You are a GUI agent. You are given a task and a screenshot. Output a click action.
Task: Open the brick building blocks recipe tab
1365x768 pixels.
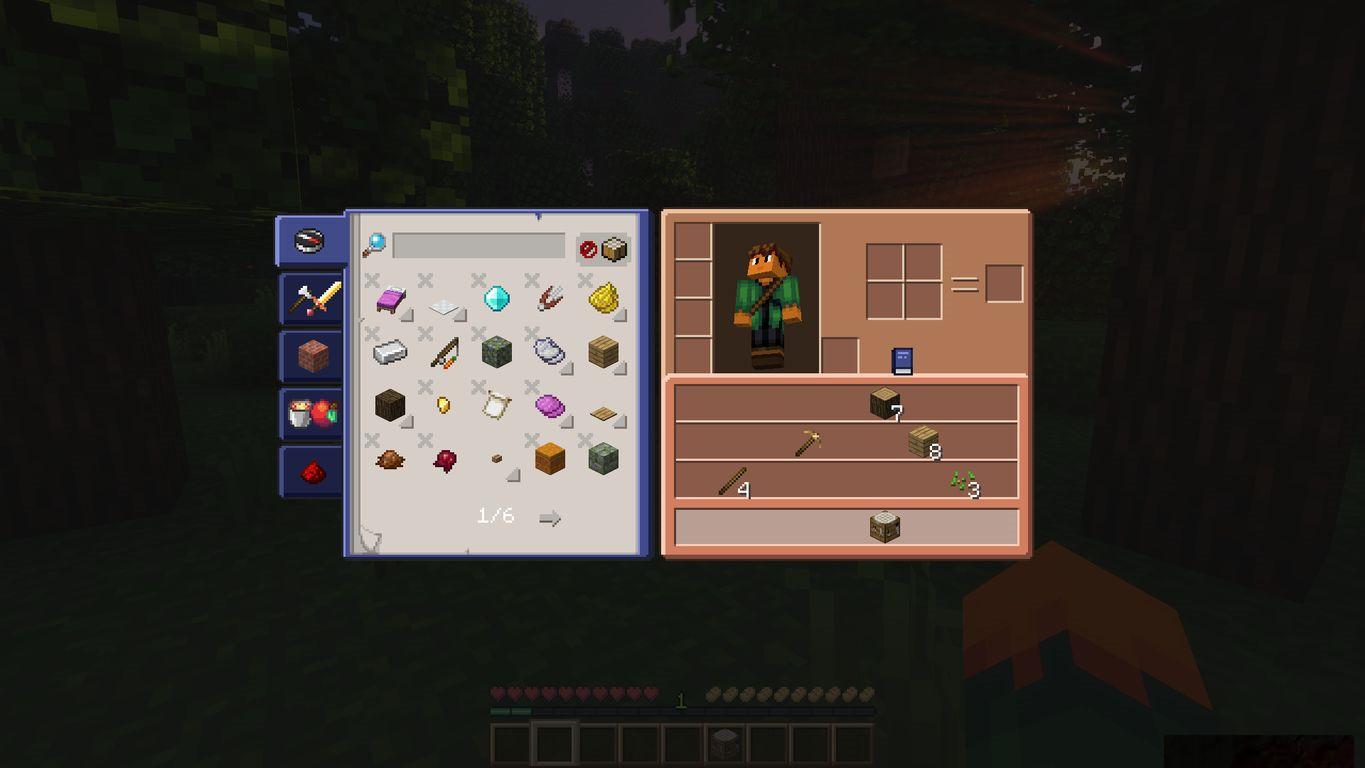pos(312,355)
